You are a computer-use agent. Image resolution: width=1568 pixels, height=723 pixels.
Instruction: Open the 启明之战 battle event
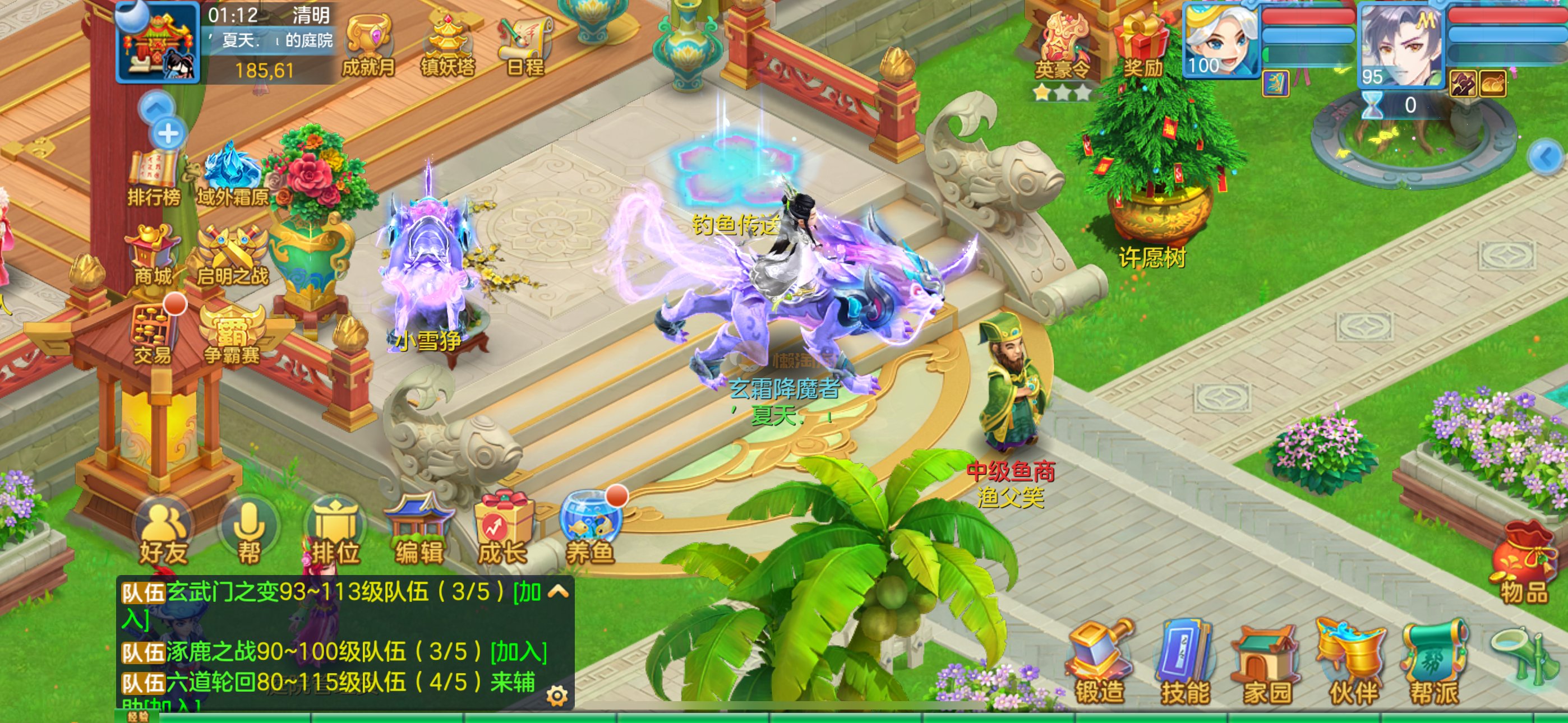pyautogui.click(x=232, y=254)
